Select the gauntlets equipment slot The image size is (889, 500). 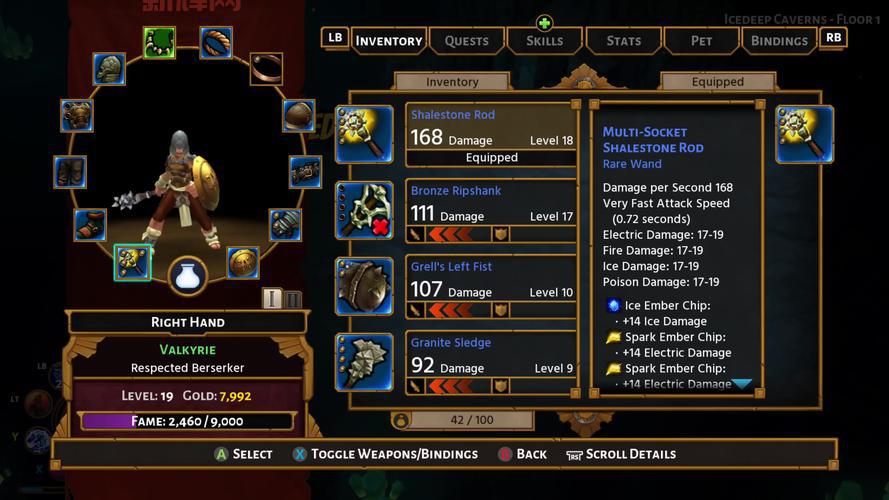285,224
